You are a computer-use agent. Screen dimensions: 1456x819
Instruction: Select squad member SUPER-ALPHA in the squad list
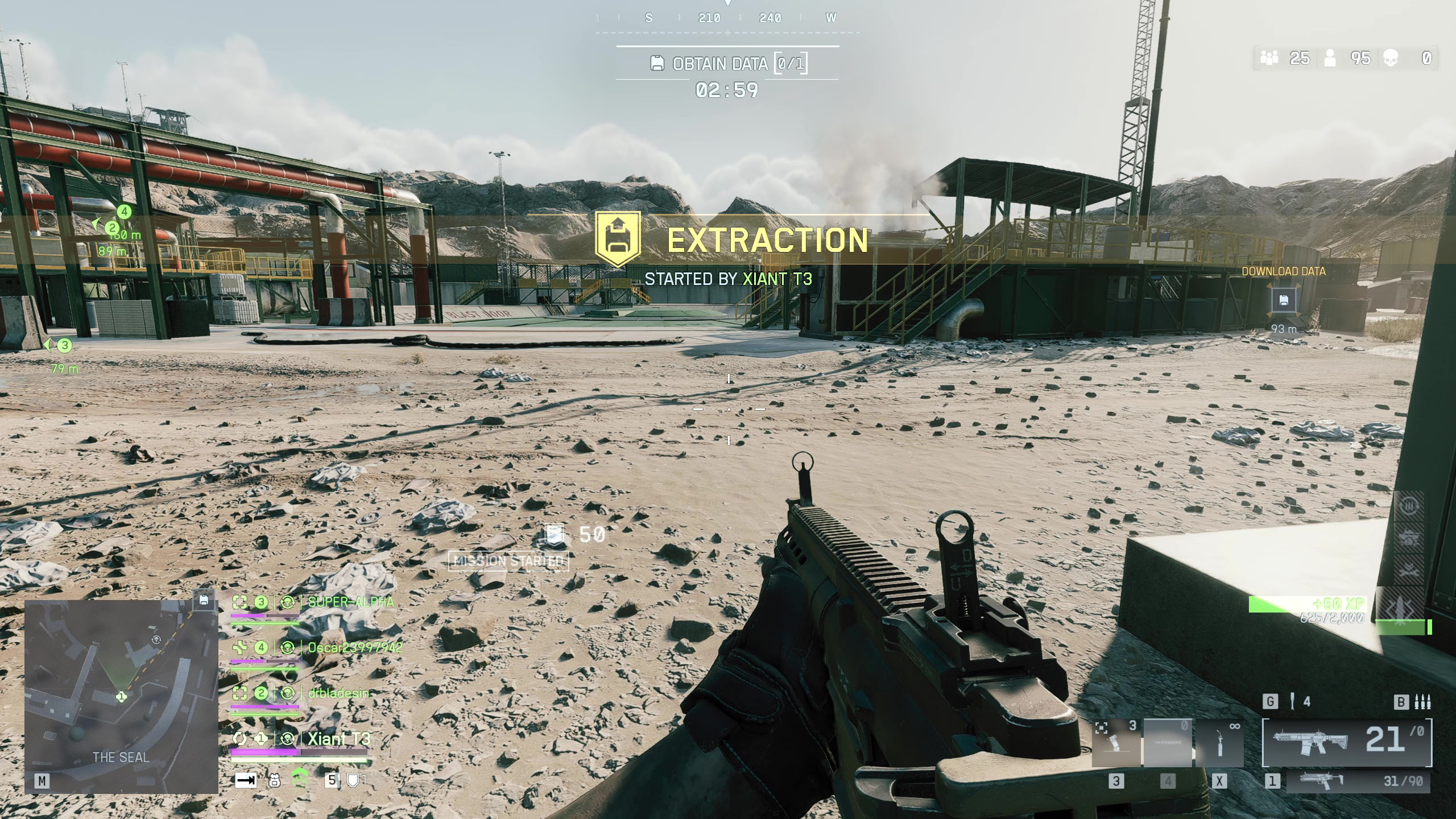350,602
